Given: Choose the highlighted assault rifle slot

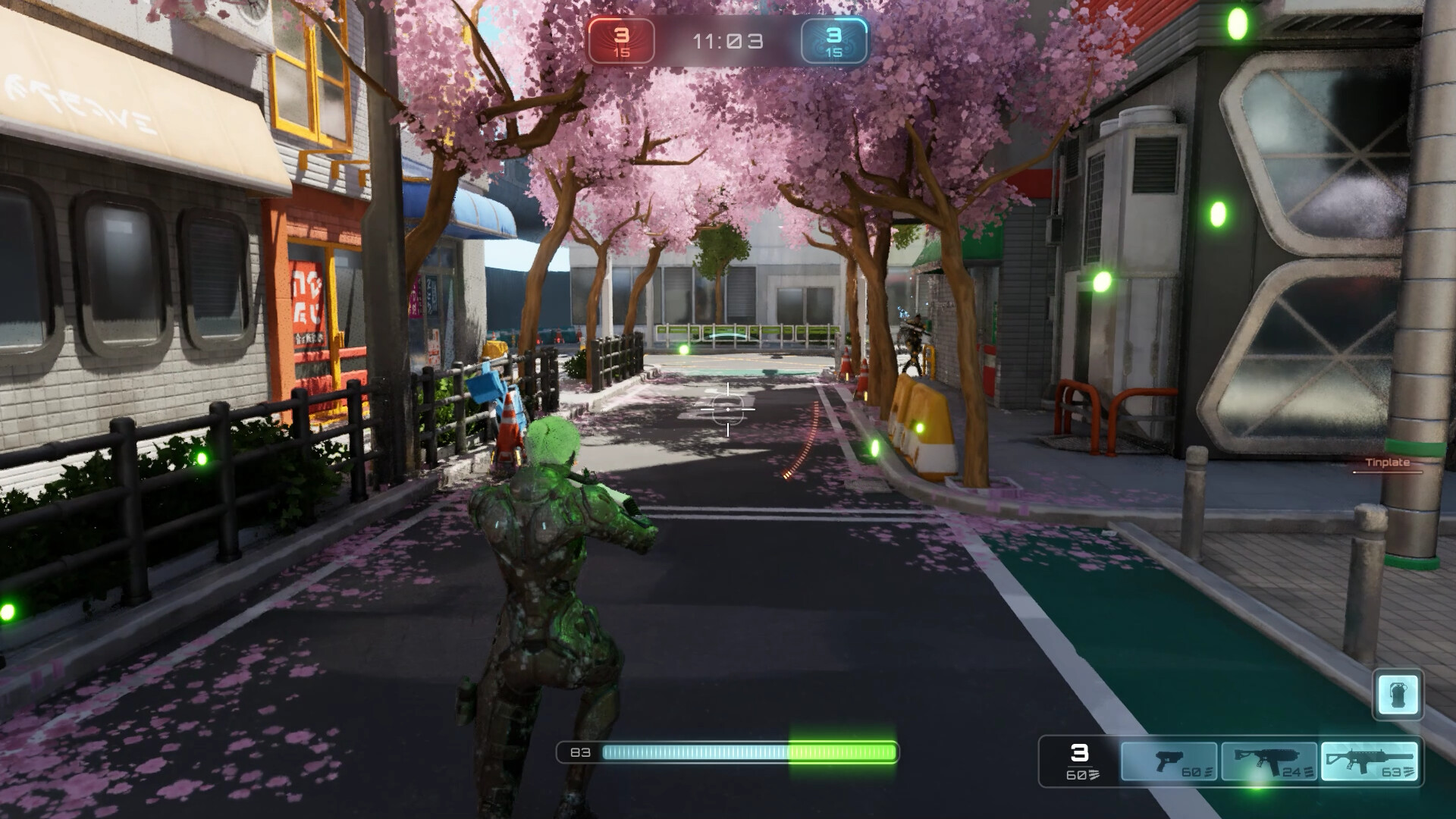Looking at the screenshot, I should (x=1369, y=761).
